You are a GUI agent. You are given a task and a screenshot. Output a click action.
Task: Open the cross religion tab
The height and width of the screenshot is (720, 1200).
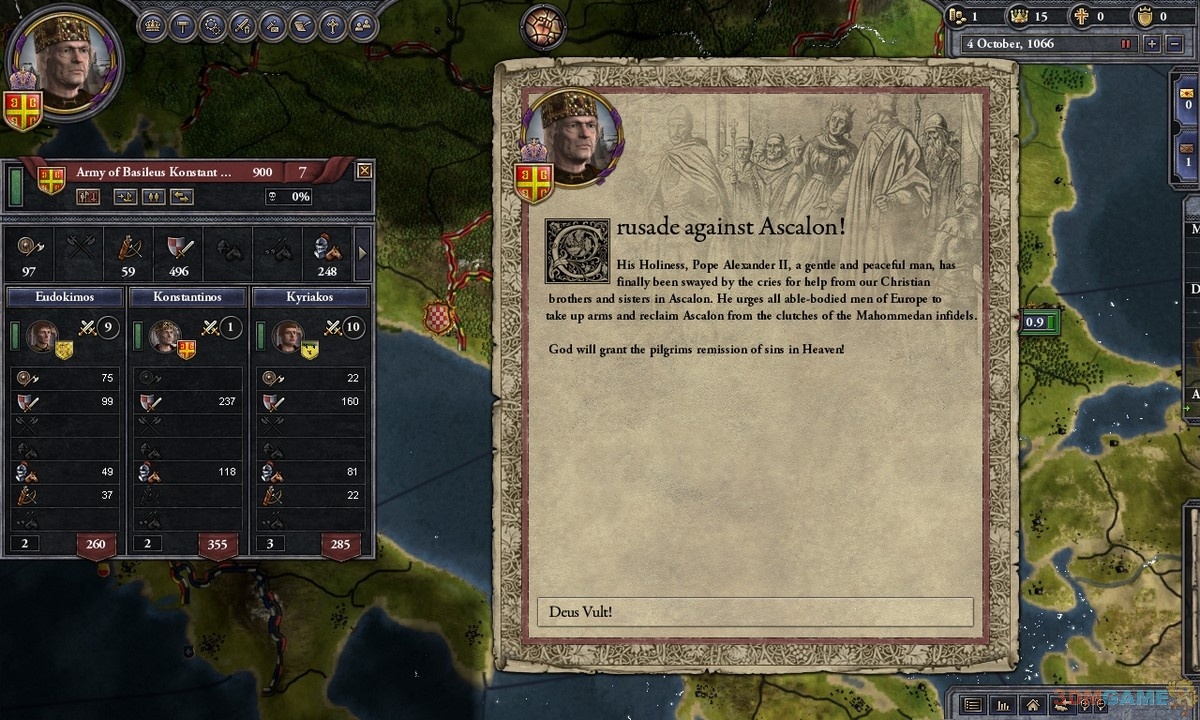coord(332,26)
